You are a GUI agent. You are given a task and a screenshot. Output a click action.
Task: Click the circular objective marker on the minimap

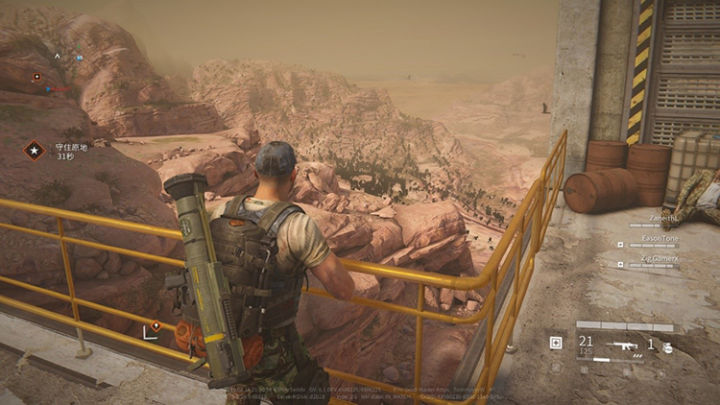click(37, 76)
